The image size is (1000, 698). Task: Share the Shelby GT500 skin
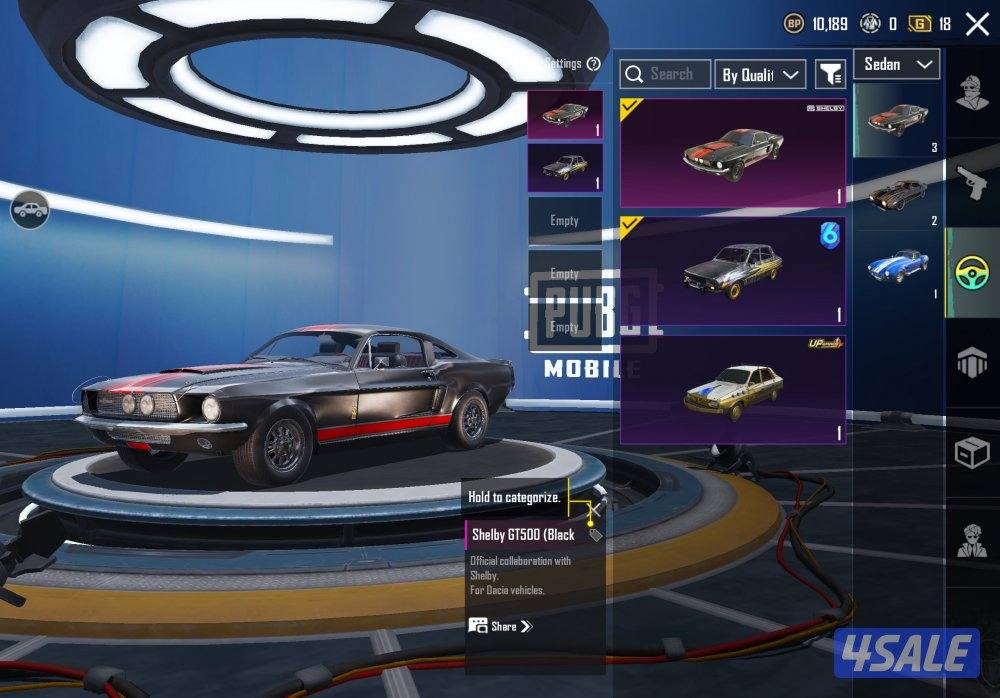click(500, 626)
